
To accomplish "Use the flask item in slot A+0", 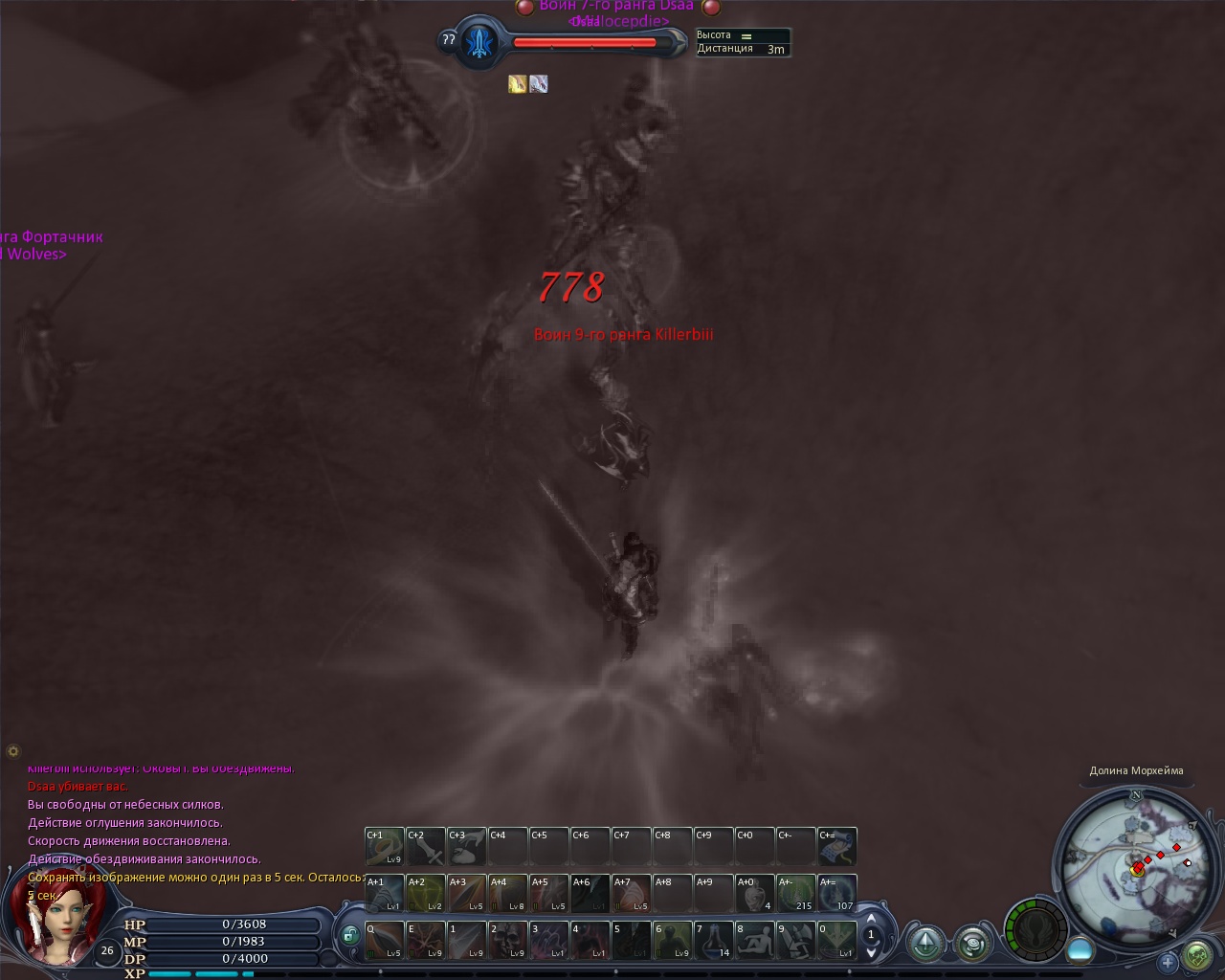I will click(754, 894).
